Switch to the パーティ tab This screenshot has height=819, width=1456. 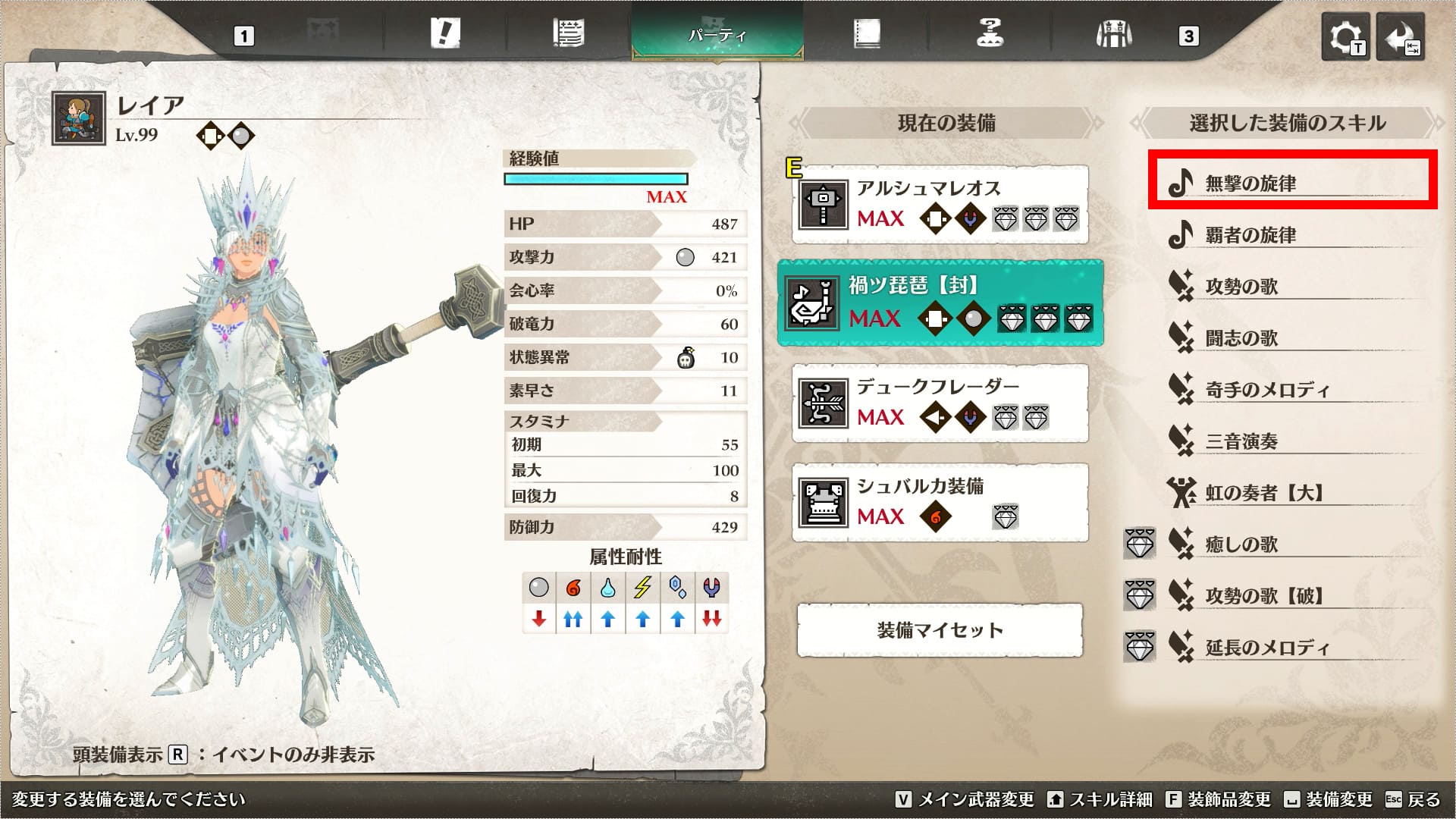(x=717, y=35)
